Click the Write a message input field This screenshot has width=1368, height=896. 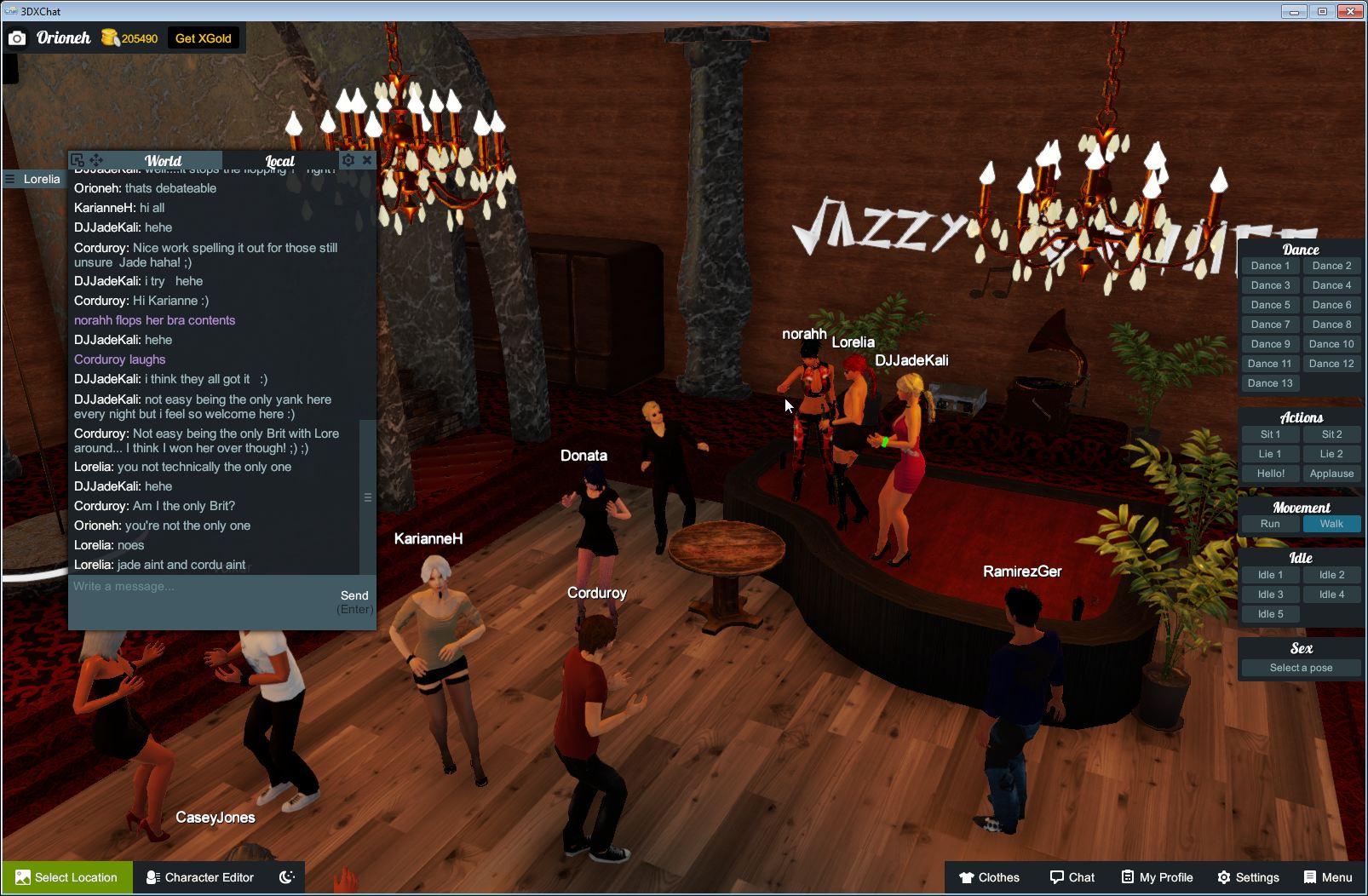tap(170, 587)
